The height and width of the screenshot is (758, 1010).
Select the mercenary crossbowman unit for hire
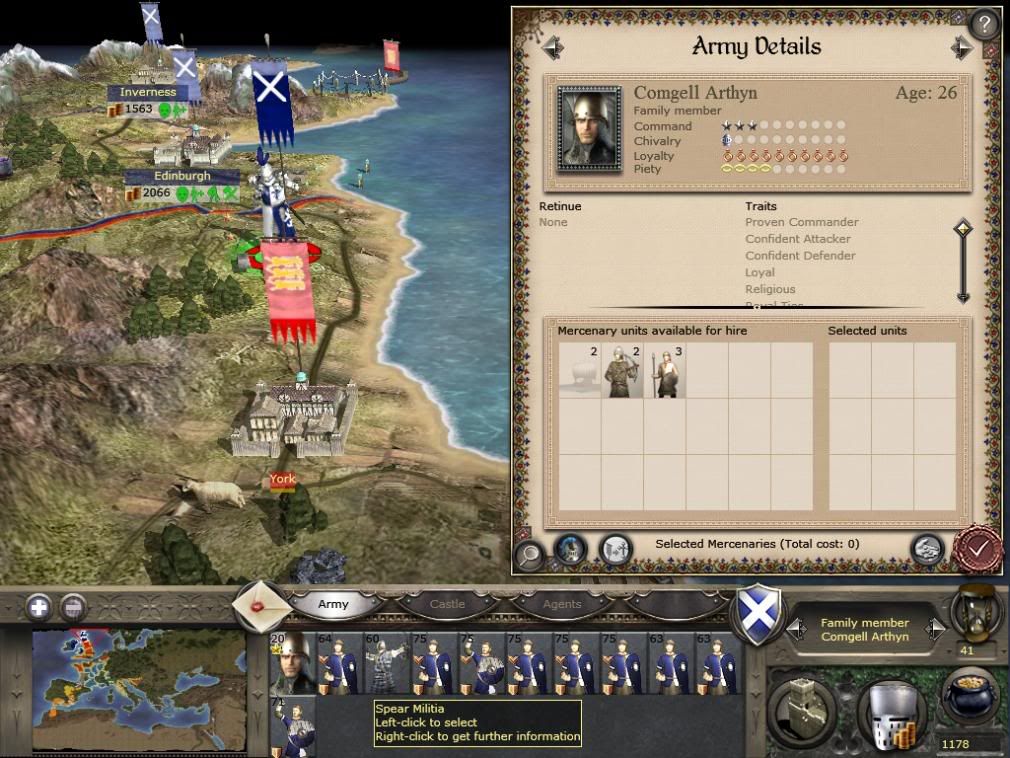click(621, 370)
